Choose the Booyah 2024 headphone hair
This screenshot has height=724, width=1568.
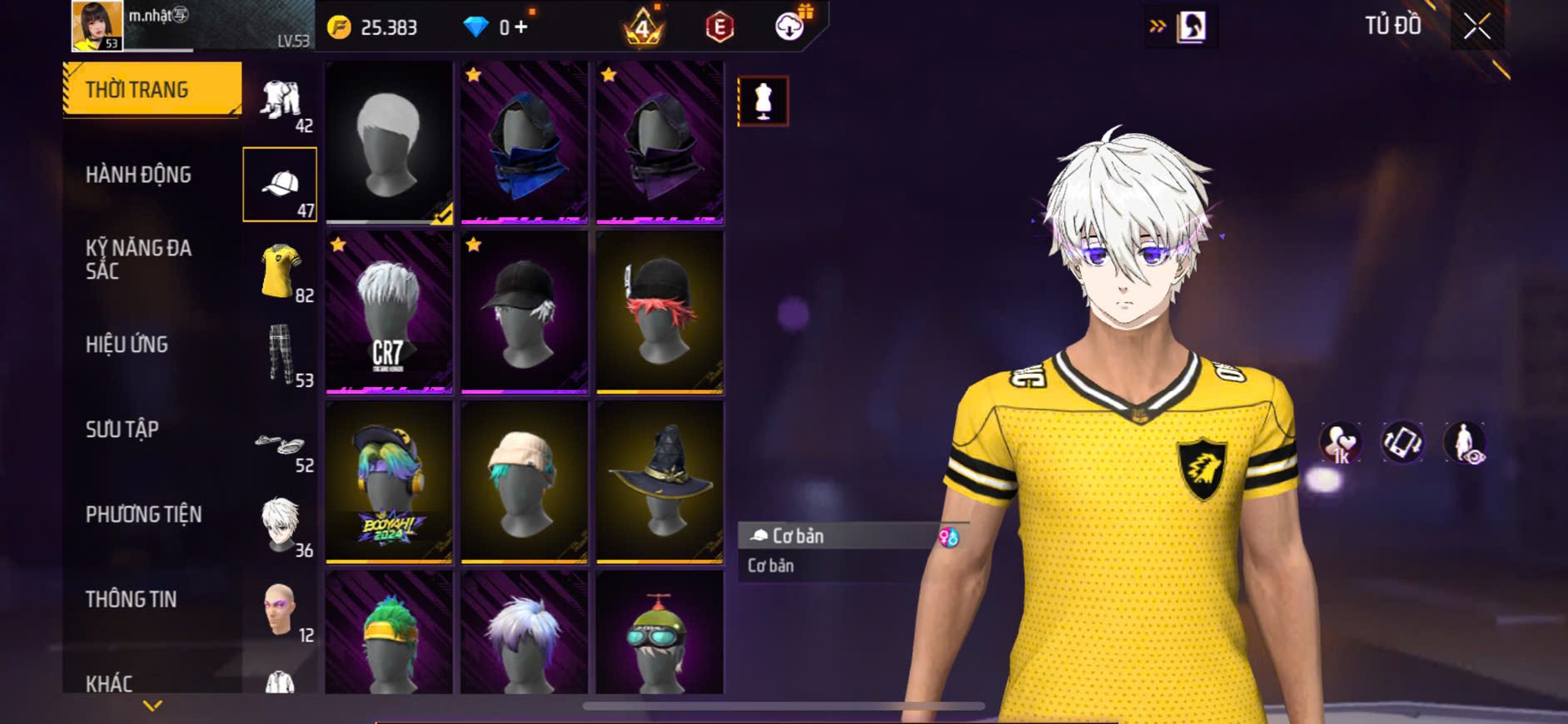click(x=389, y=482)
